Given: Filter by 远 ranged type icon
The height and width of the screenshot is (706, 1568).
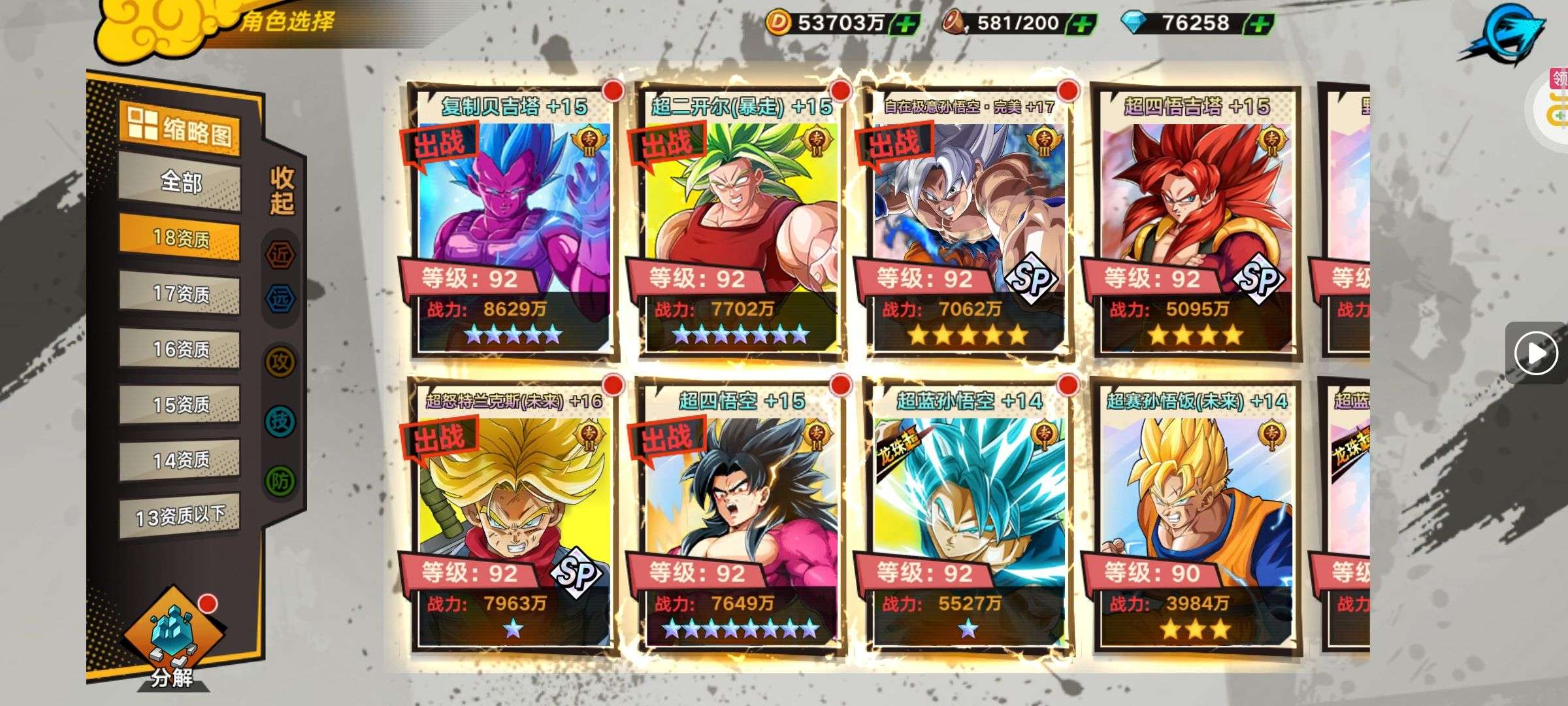Looking at the screenshot, I should 280,298.
